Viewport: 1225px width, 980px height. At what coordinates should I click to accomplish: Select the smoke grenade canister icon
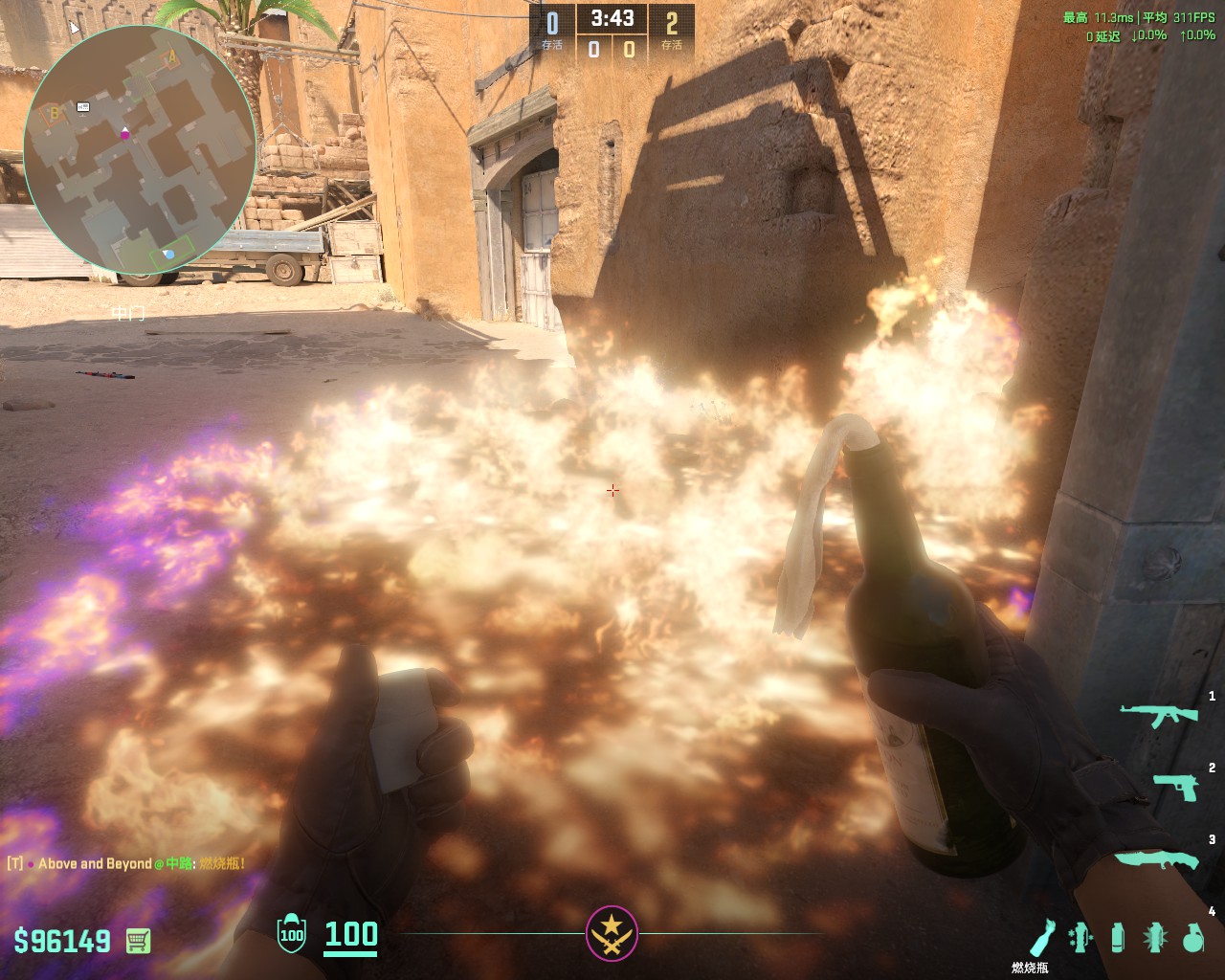[1118, 937]
